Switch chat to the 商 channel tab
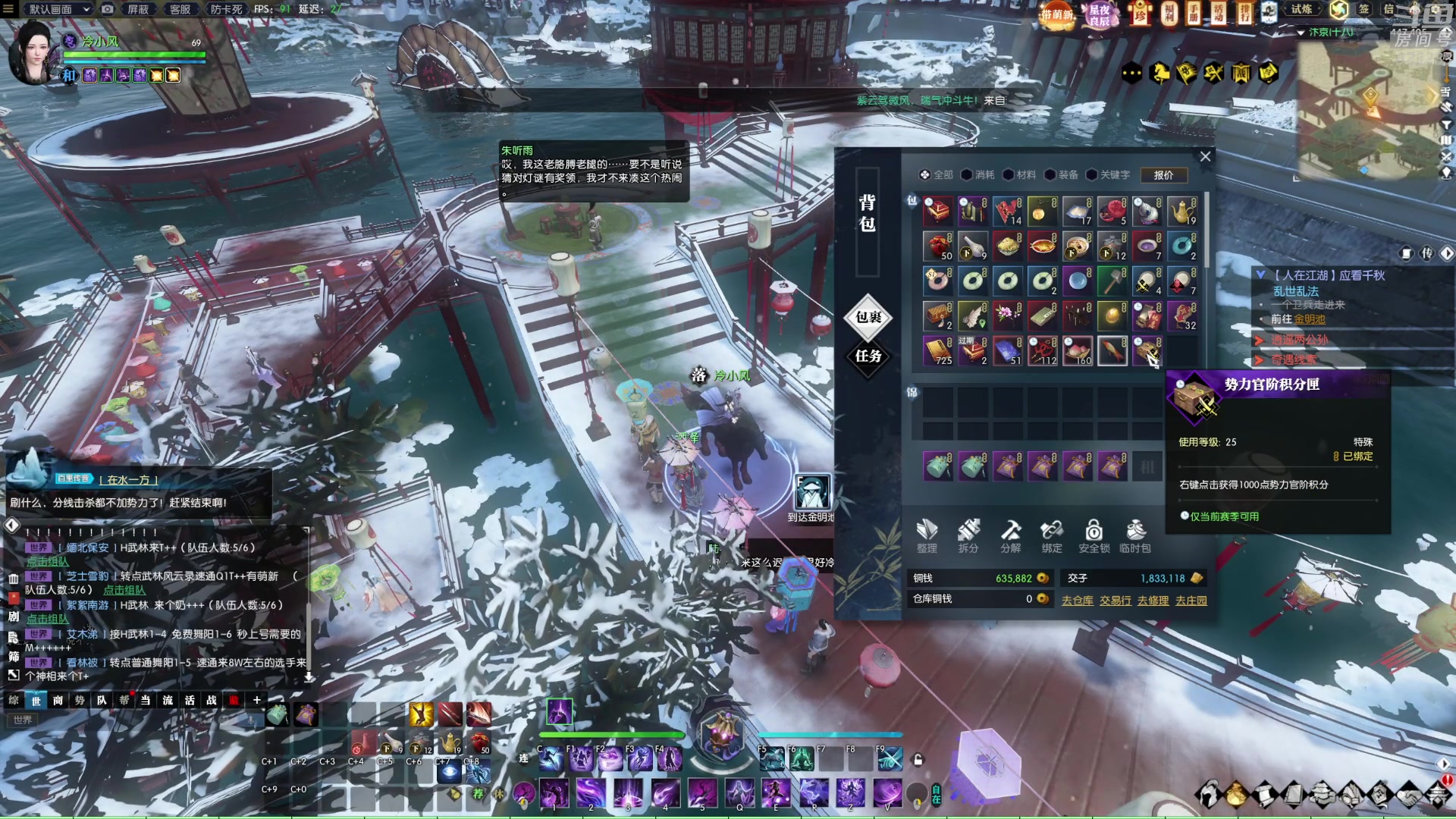 coord(58,700)
